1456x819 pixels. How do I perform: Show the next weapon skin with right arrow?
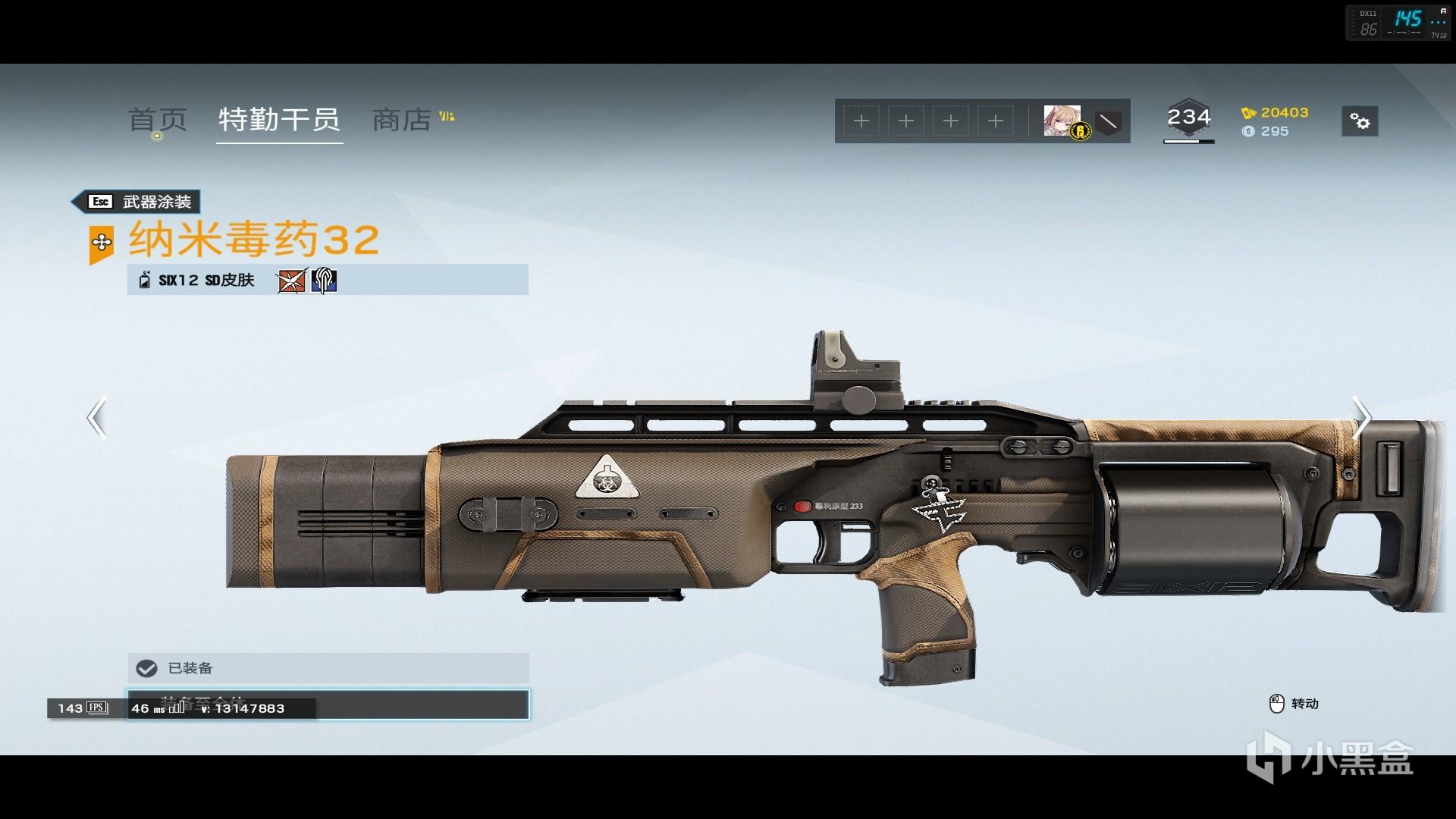[x=1362, y=418]
